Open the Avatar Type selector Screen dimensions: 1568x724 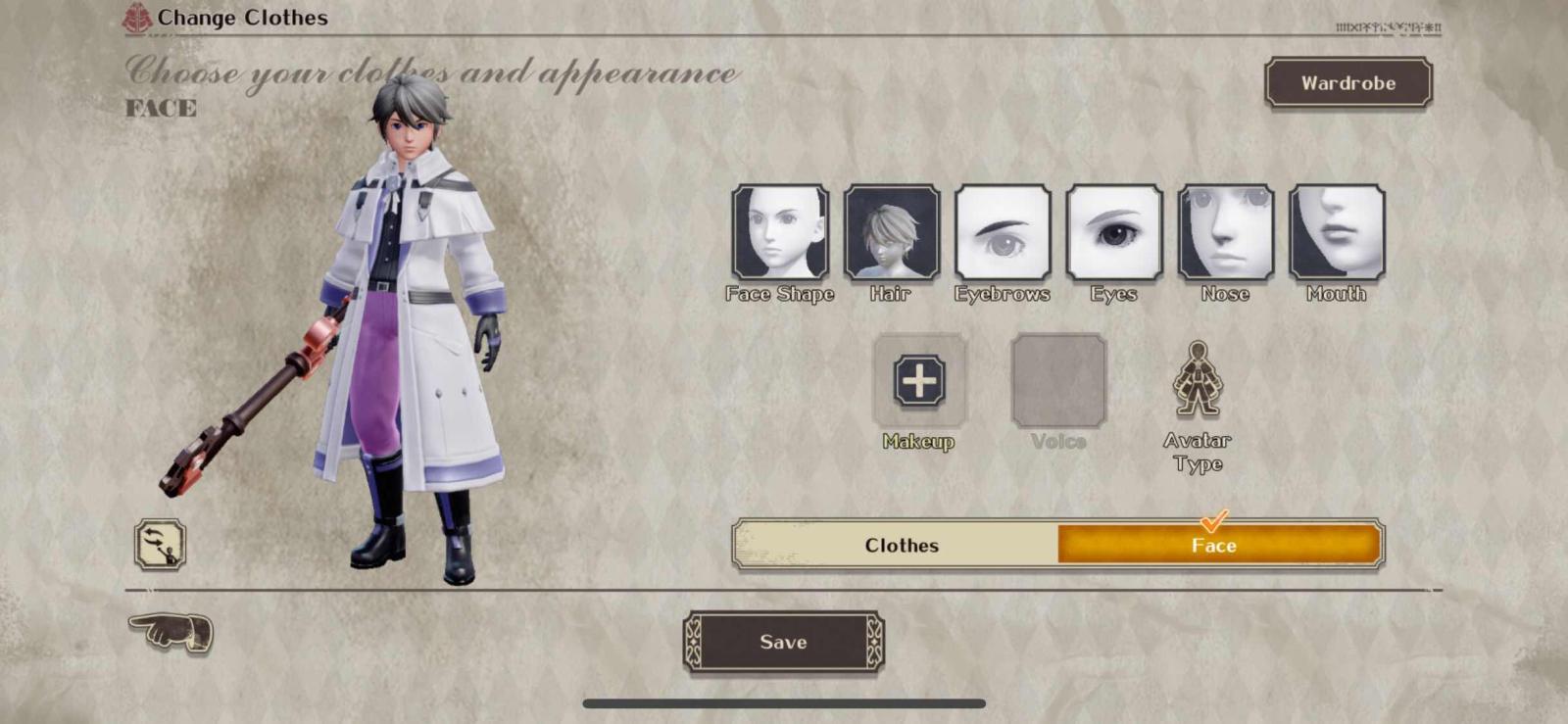(1197, 382)
